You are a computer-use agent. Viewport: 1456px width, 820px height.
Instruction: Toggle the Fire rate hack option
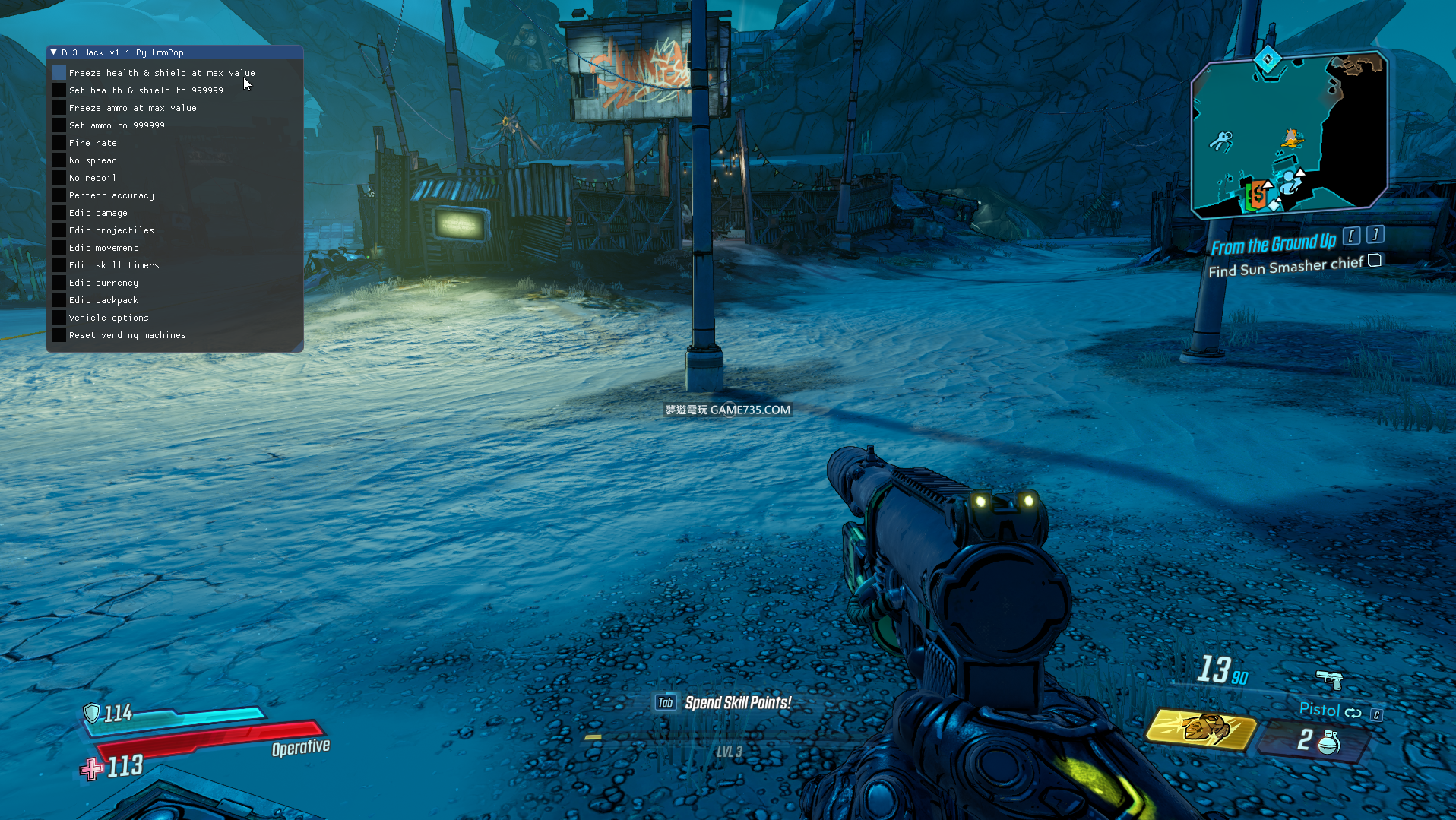(59, 143)
